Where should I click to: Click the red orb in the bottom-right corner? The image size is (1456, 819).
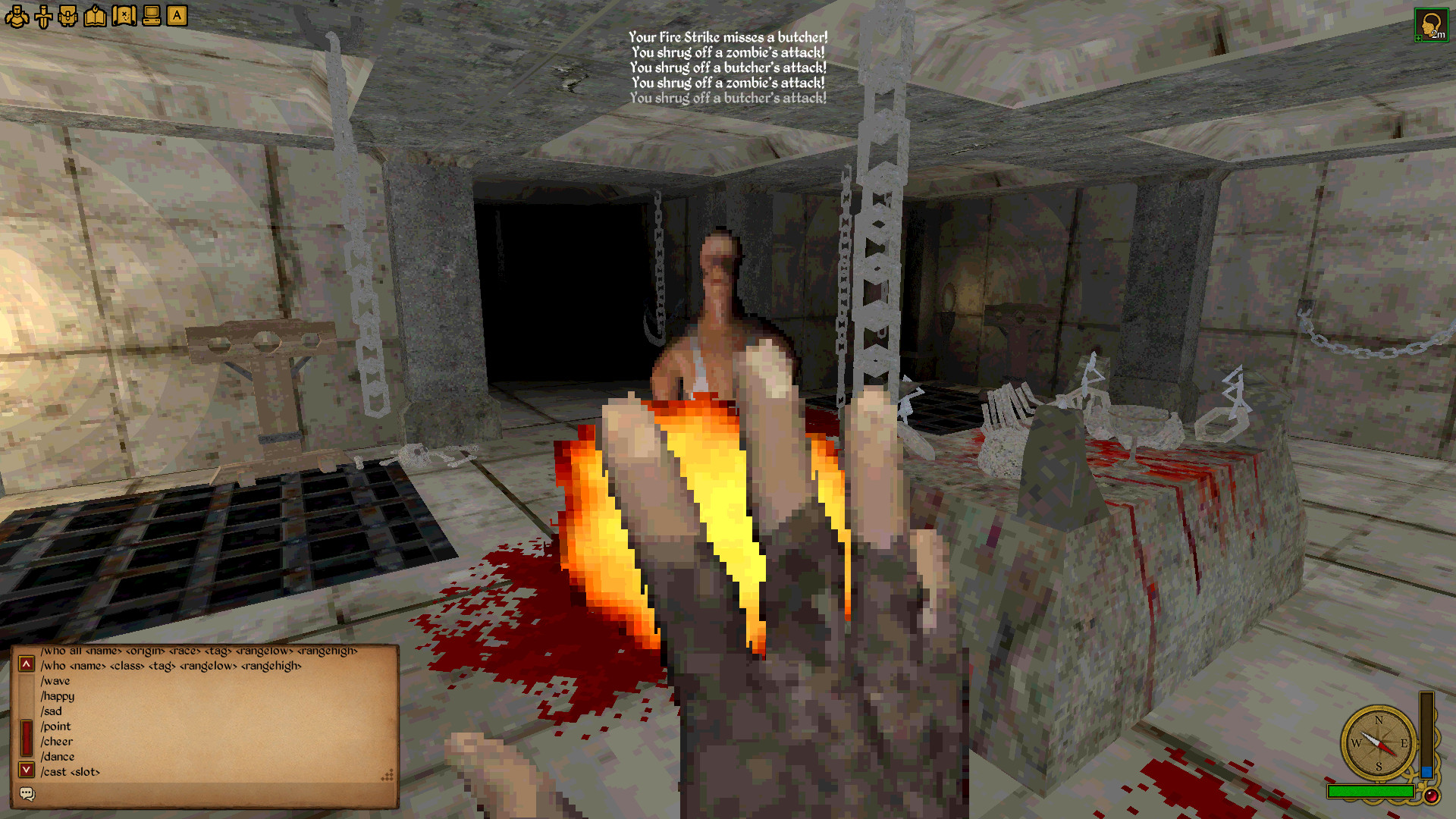click(1432, 796)
